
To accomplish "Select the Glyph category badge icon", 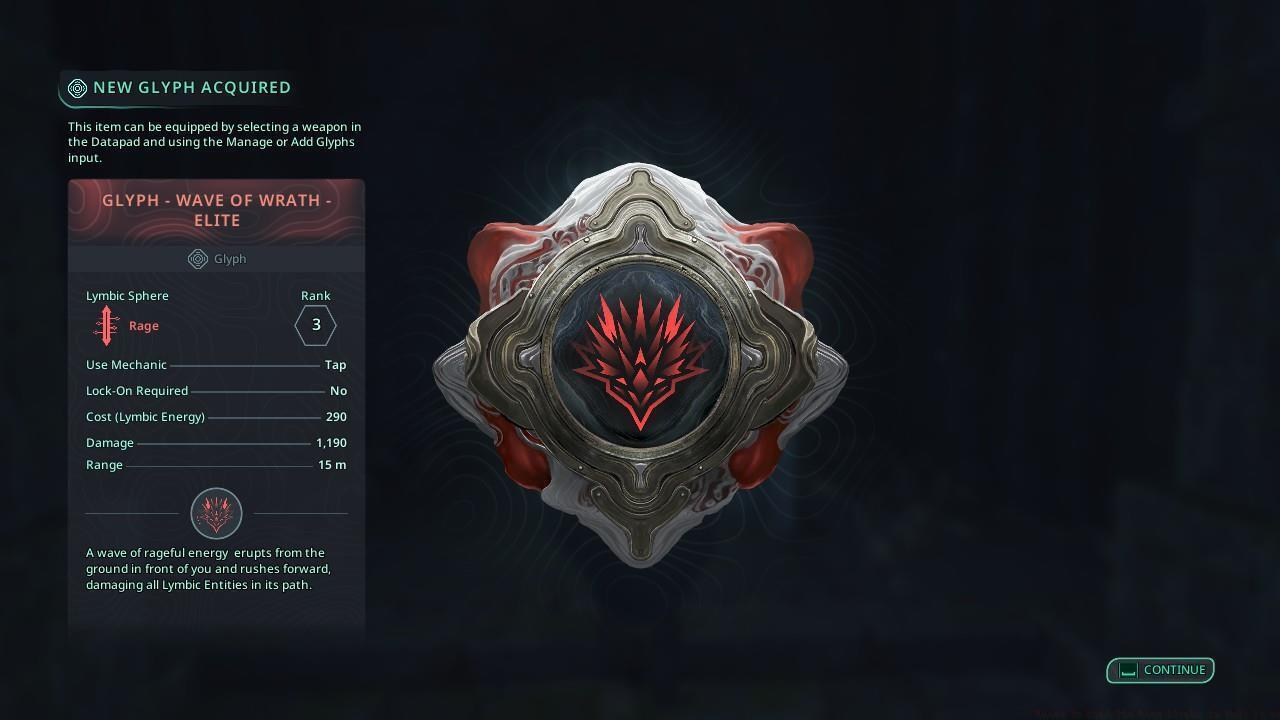I will 196,259.
